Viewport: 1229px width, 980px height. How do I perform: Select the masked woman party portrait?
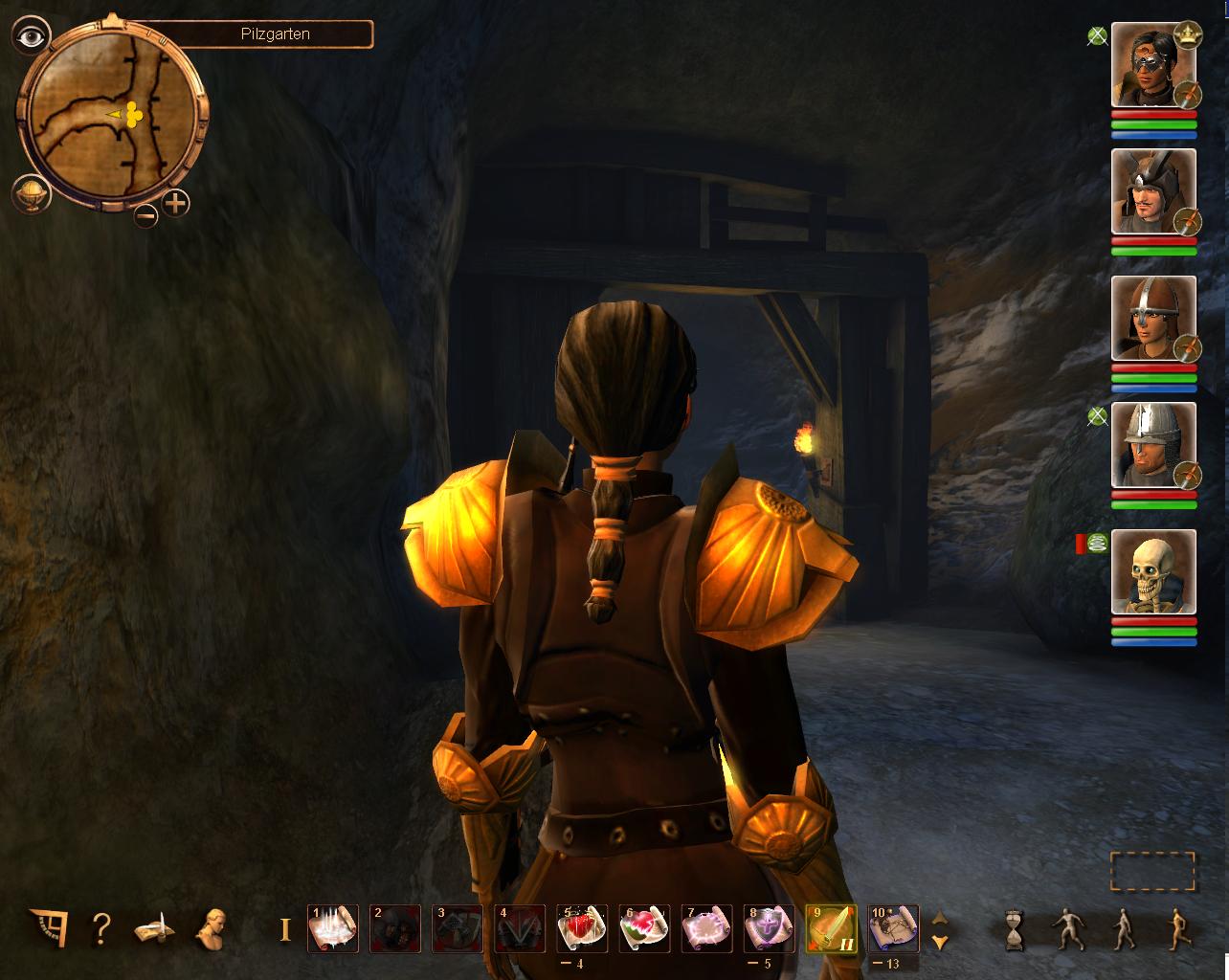tap(1153, 65)
